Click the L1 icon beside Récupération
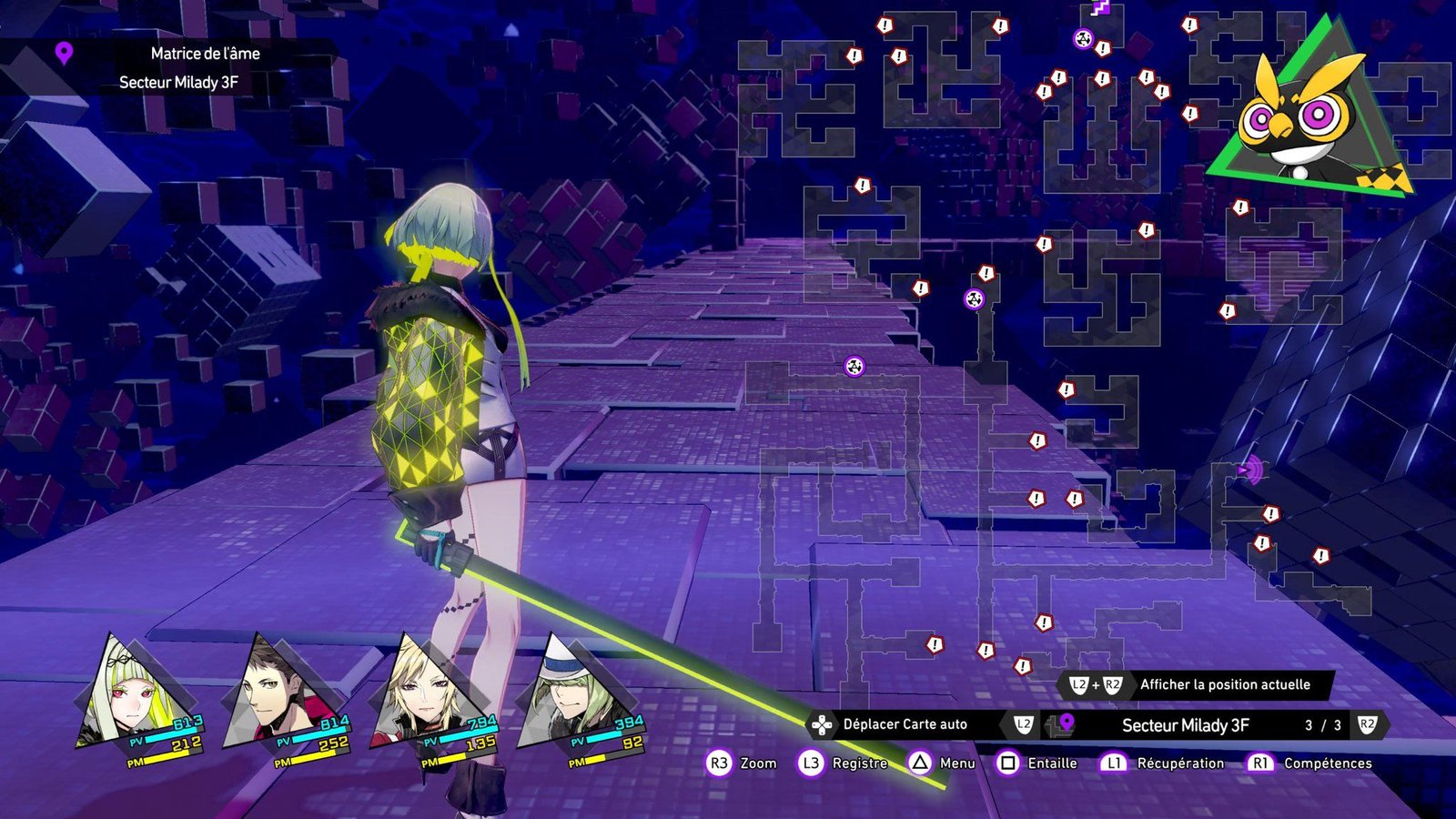This screenshot has width=1456, height=819. coord(1114,763)
